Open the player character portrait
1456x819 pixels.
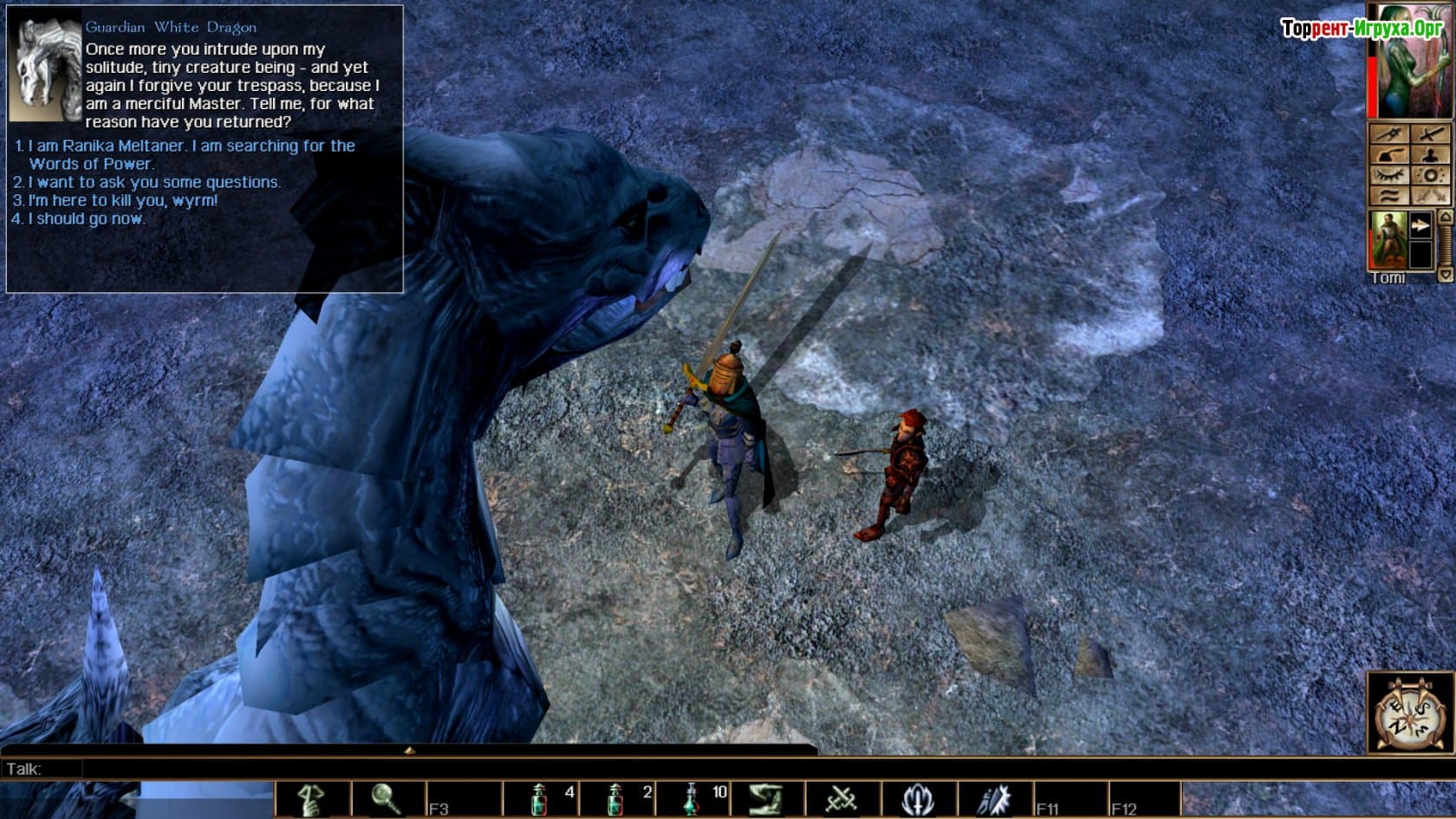(1410, 62)
